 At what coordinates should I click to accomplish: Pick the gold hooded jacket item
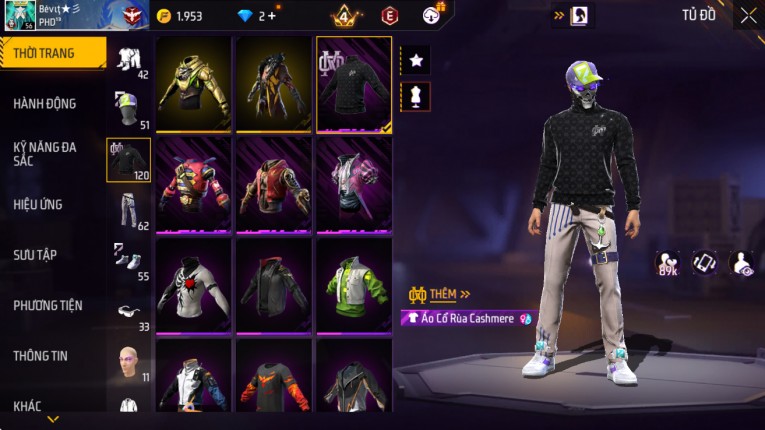194,84
